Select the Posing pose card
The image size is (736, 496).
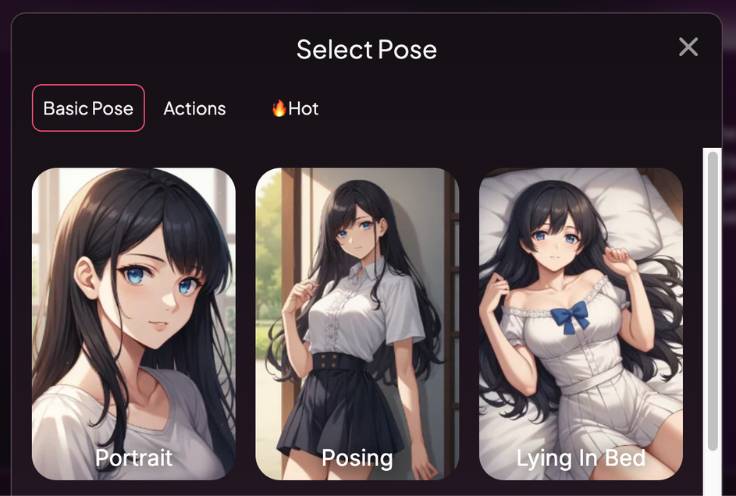pyautogui.click(x=357, y=323)
